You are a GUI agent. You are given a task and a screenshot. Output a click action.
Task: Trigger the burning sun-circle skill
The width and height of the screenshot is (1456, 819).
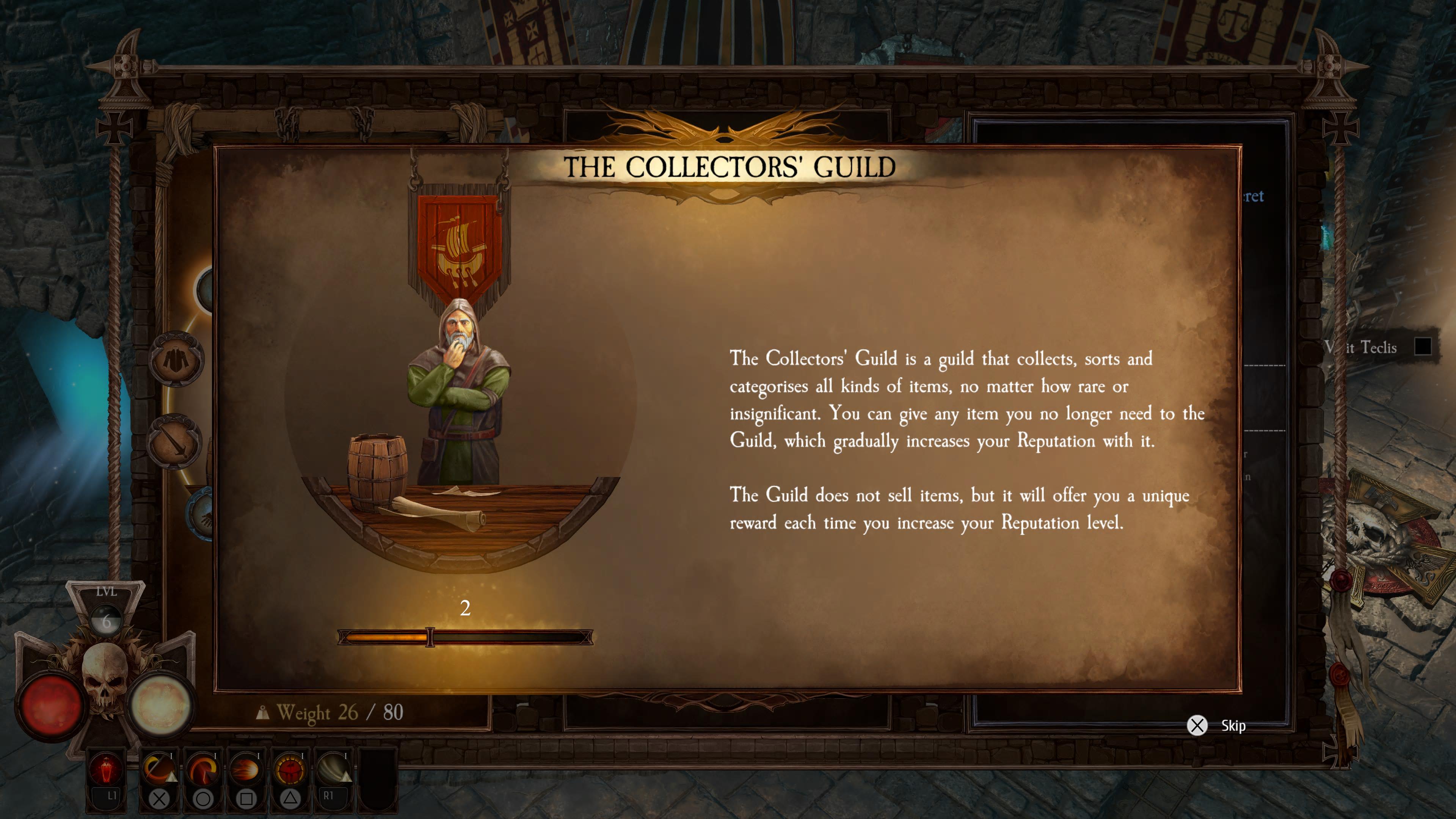pos(289,770)
